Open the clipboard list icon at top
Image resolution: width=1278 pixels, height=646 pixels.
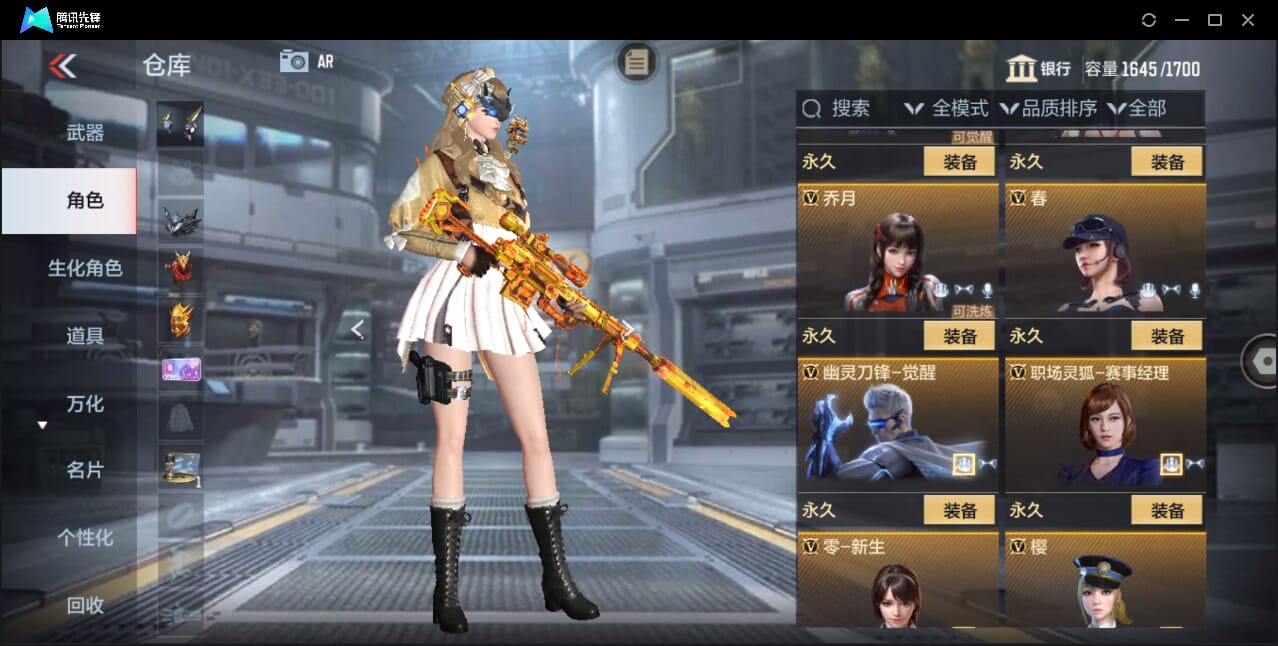(x=636, y=62)
